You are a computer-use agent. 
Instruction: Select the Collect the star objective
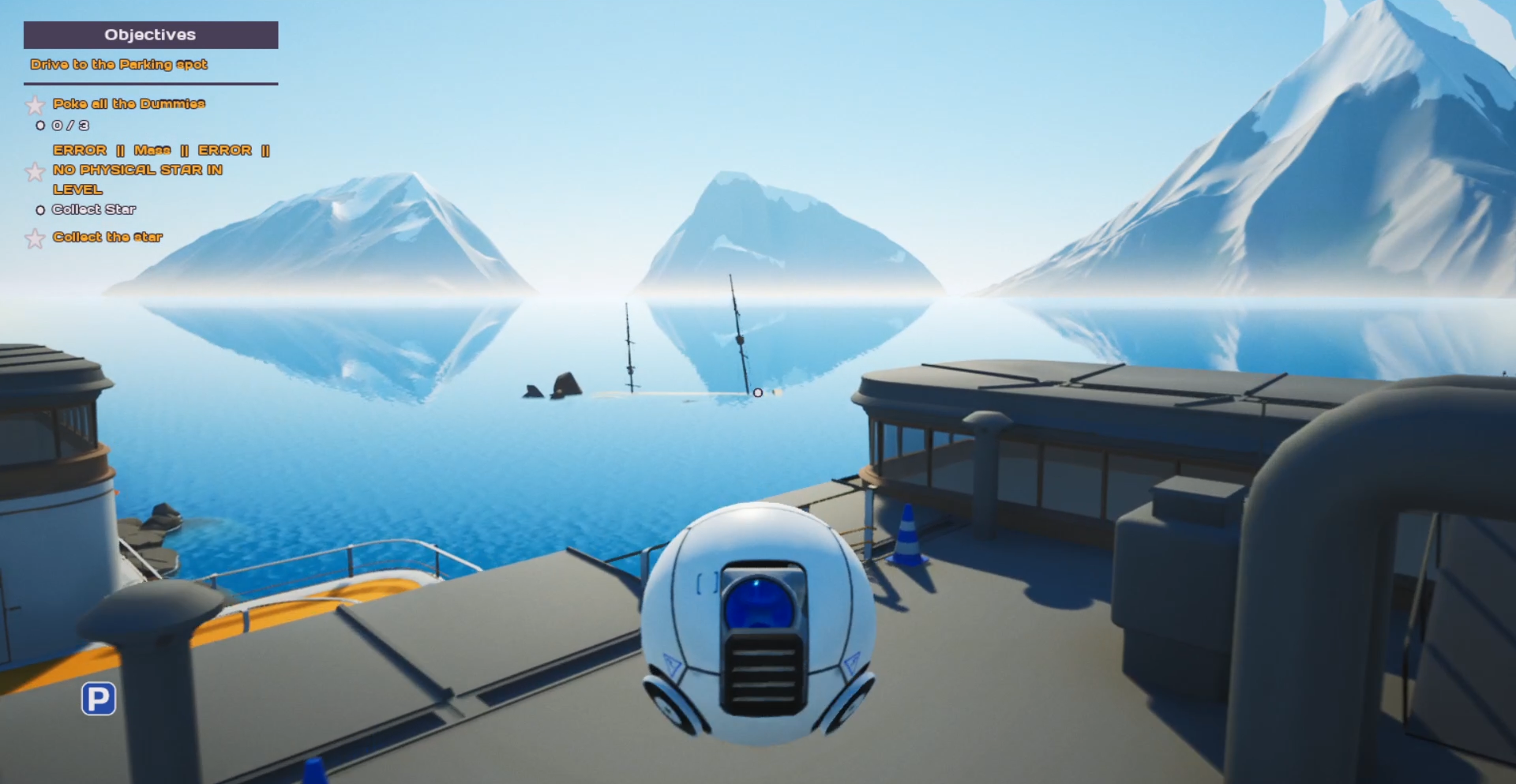107,237
